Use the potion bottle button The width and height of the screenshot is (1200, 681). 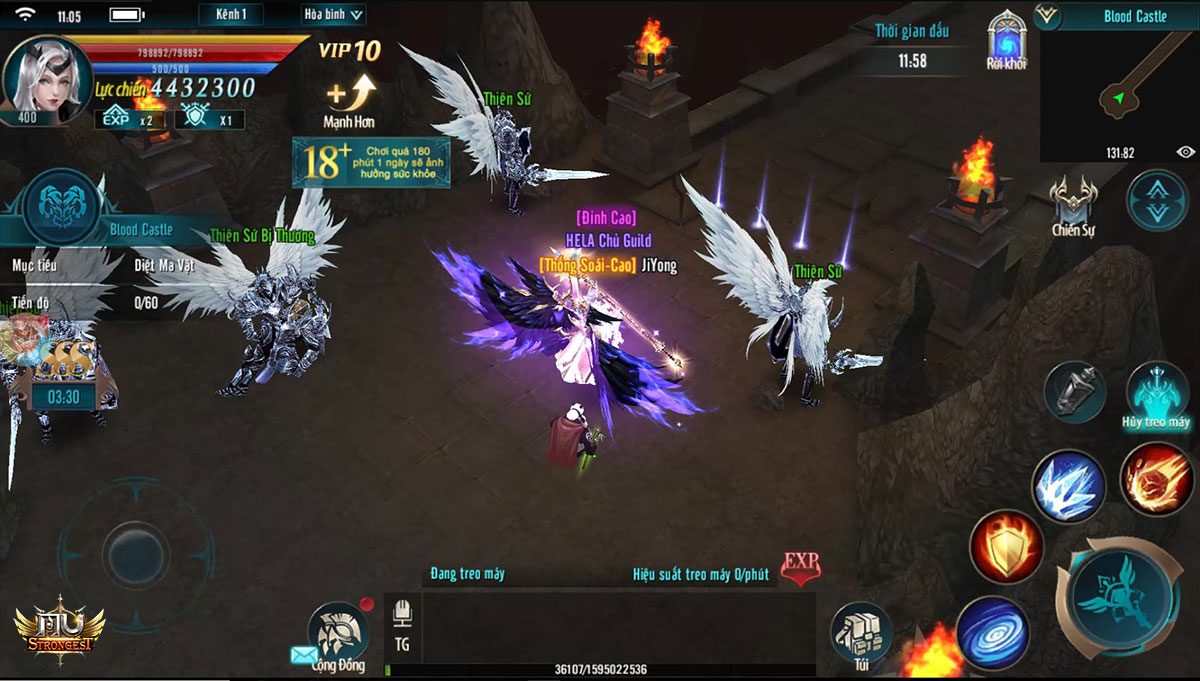click(1075, 392)
